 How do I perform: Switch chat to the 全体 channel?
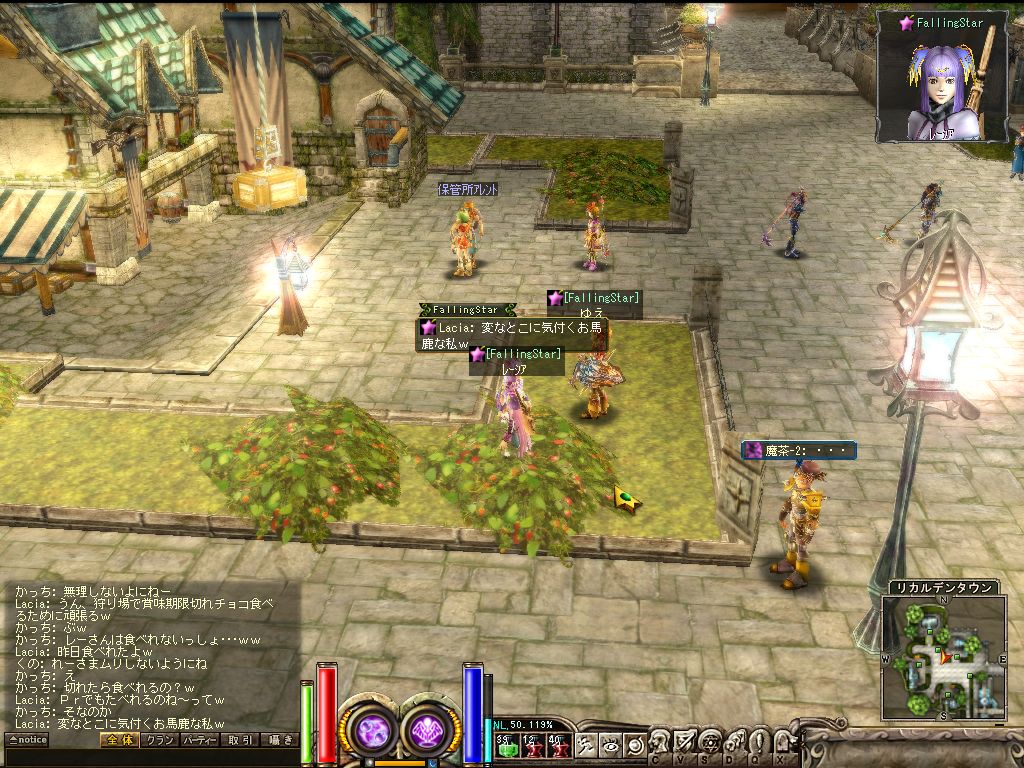(x=119, y=740)
